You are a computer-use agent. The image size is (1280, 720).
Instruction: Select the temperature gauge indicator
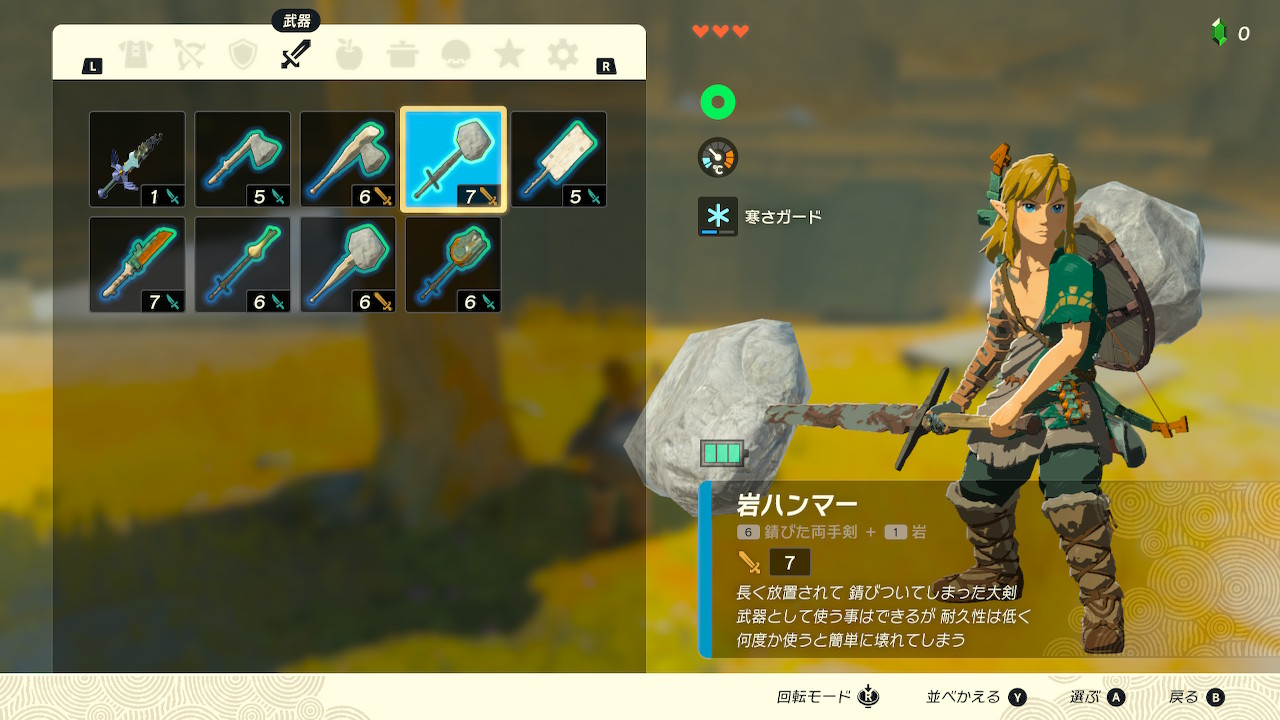pyautogui.click(x=717, y=158)
